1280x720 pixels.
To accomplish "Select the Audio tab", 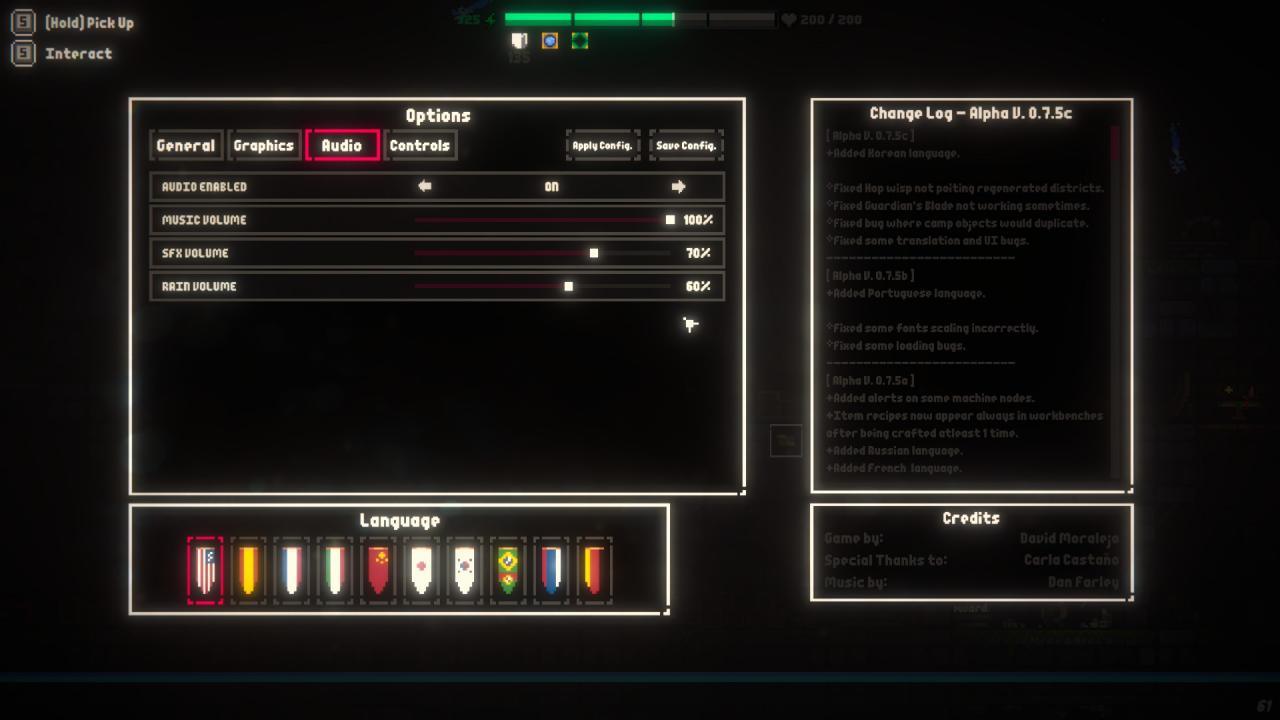I will 342,145.
